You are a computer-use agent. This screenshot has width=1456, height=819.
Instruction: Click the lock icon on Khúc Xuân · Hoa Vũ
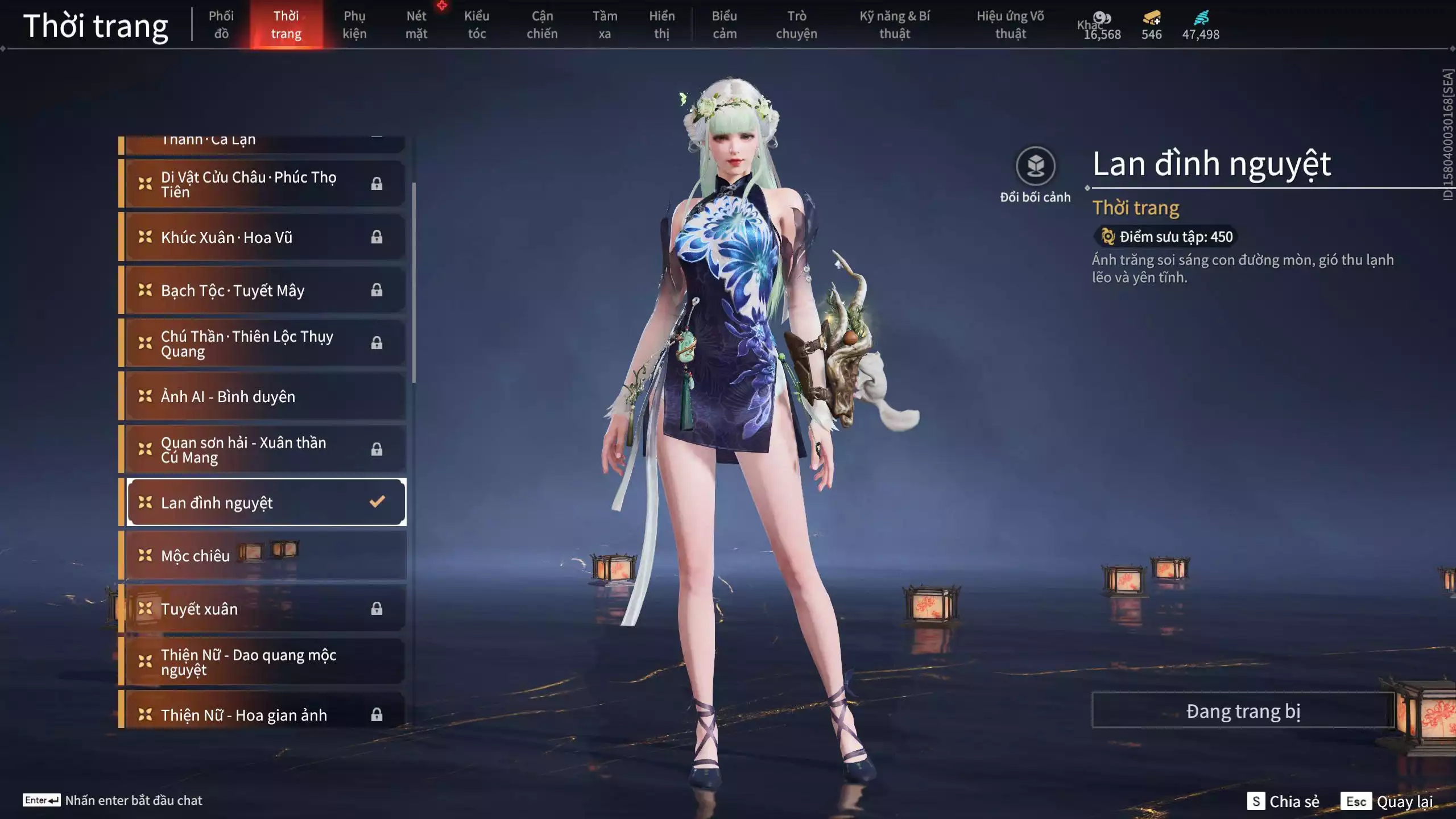tap(377, 237)
